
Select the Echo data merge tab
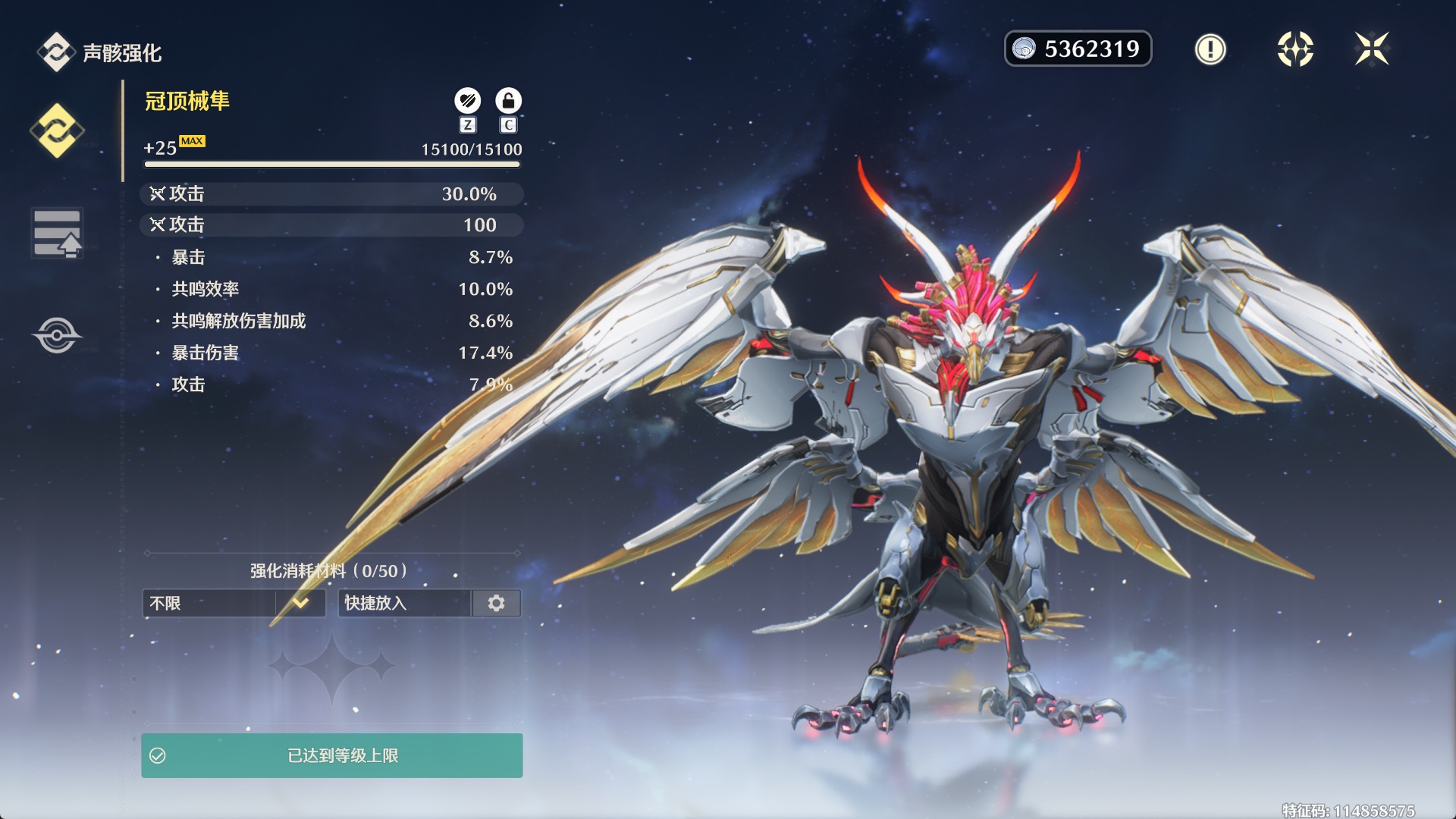(x=57, y=334)
